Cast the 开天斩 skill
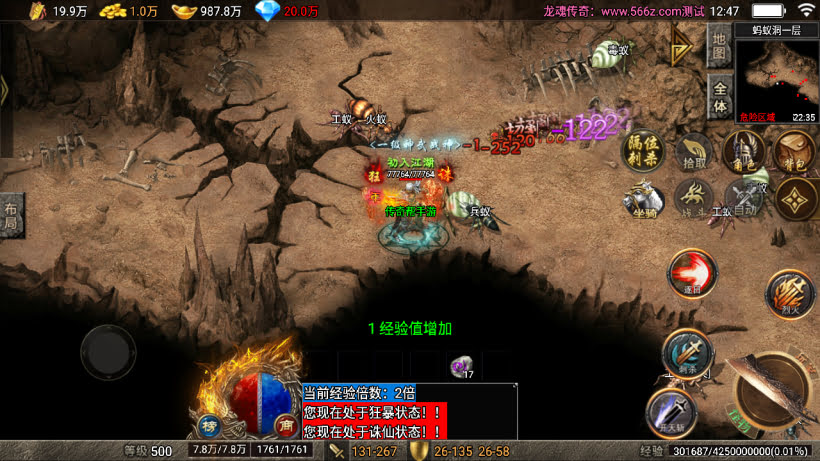The height and width of the screenshot is (461, 820). 669,411
